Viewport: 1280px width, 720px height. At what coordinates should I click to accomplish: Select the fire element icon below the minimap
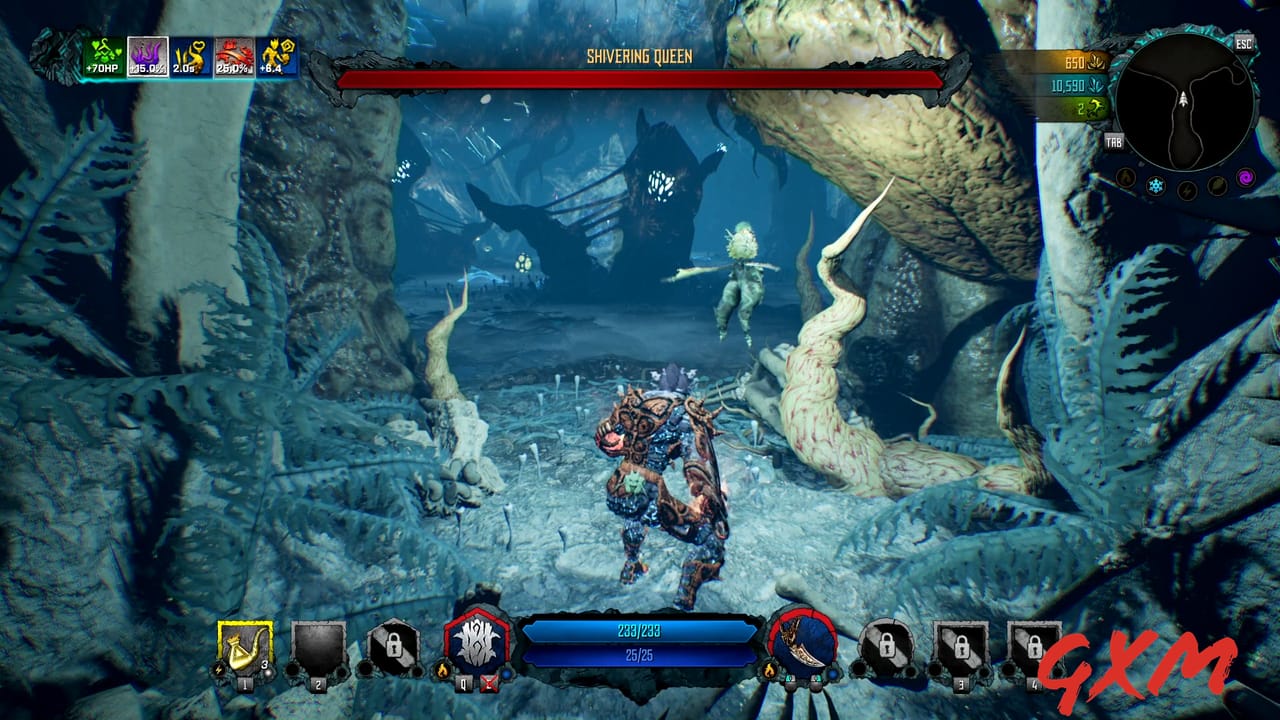coord(1124,179)
